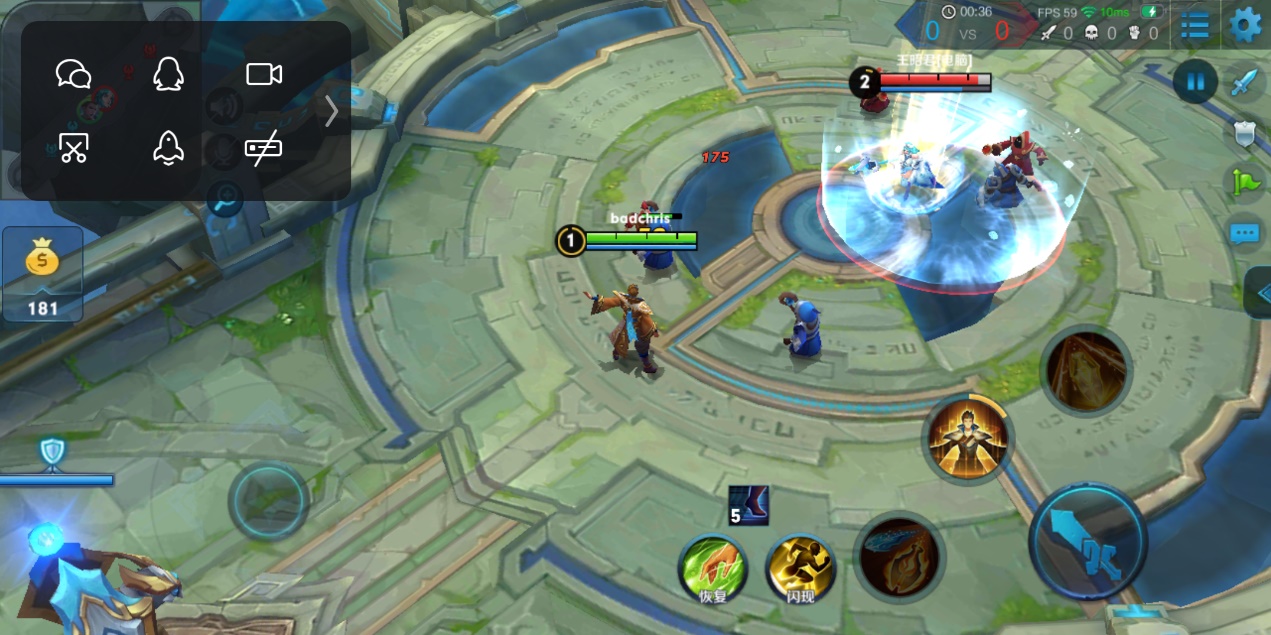Activate the flaming shield skill icon
The image size is (1271, 635).
click(x=899, y=558)
